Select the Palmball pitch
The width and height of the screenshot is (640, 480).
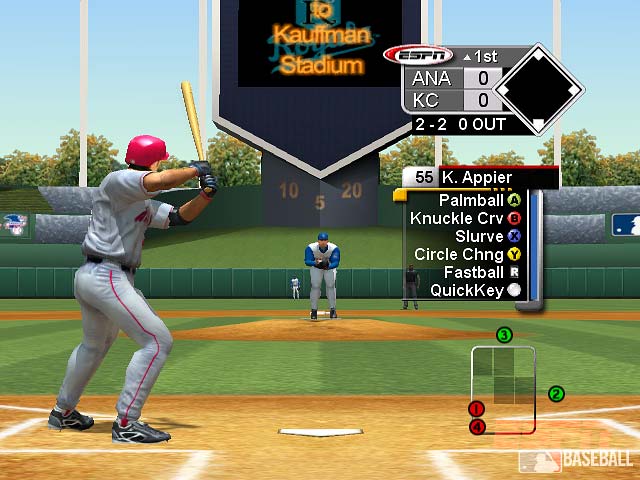465,200
